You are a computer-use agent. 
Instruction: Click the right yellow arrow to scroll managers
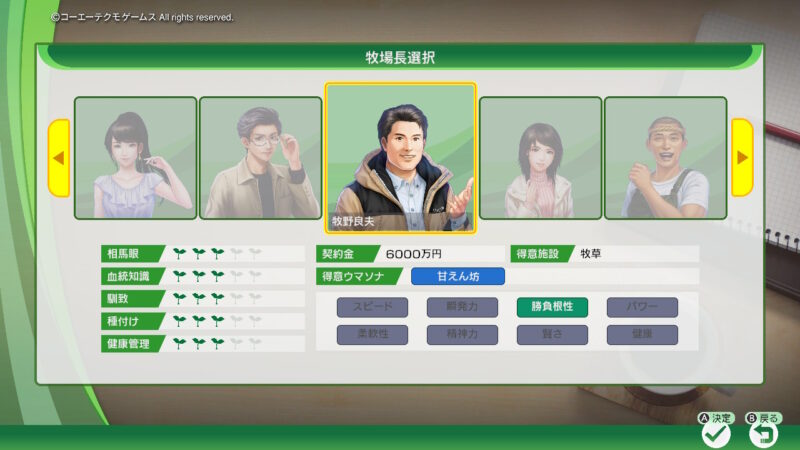[x=742, y=157]
